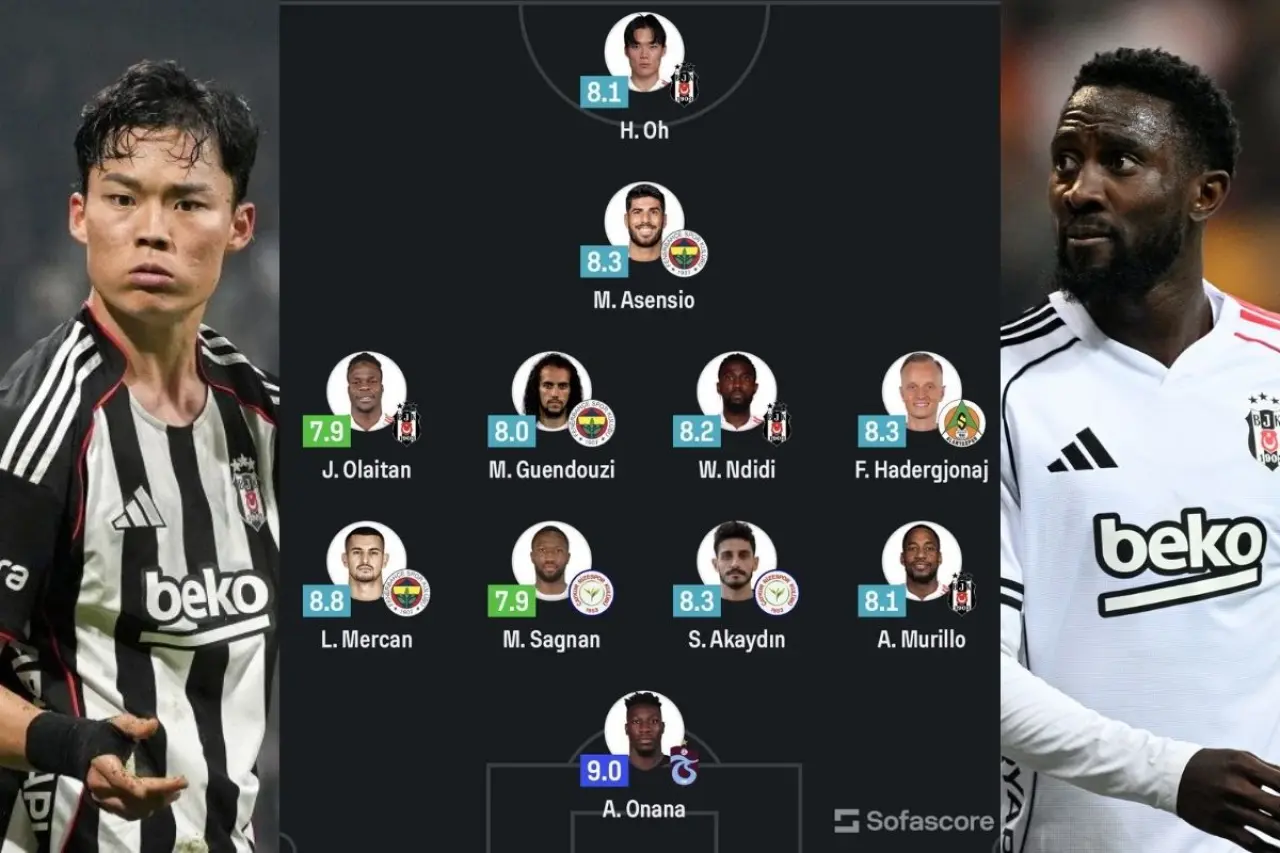Image resolution: width=1280 pixels, height=853 pixels.
Task: Open M. Asensio's player card
Action: pos(644,221)
